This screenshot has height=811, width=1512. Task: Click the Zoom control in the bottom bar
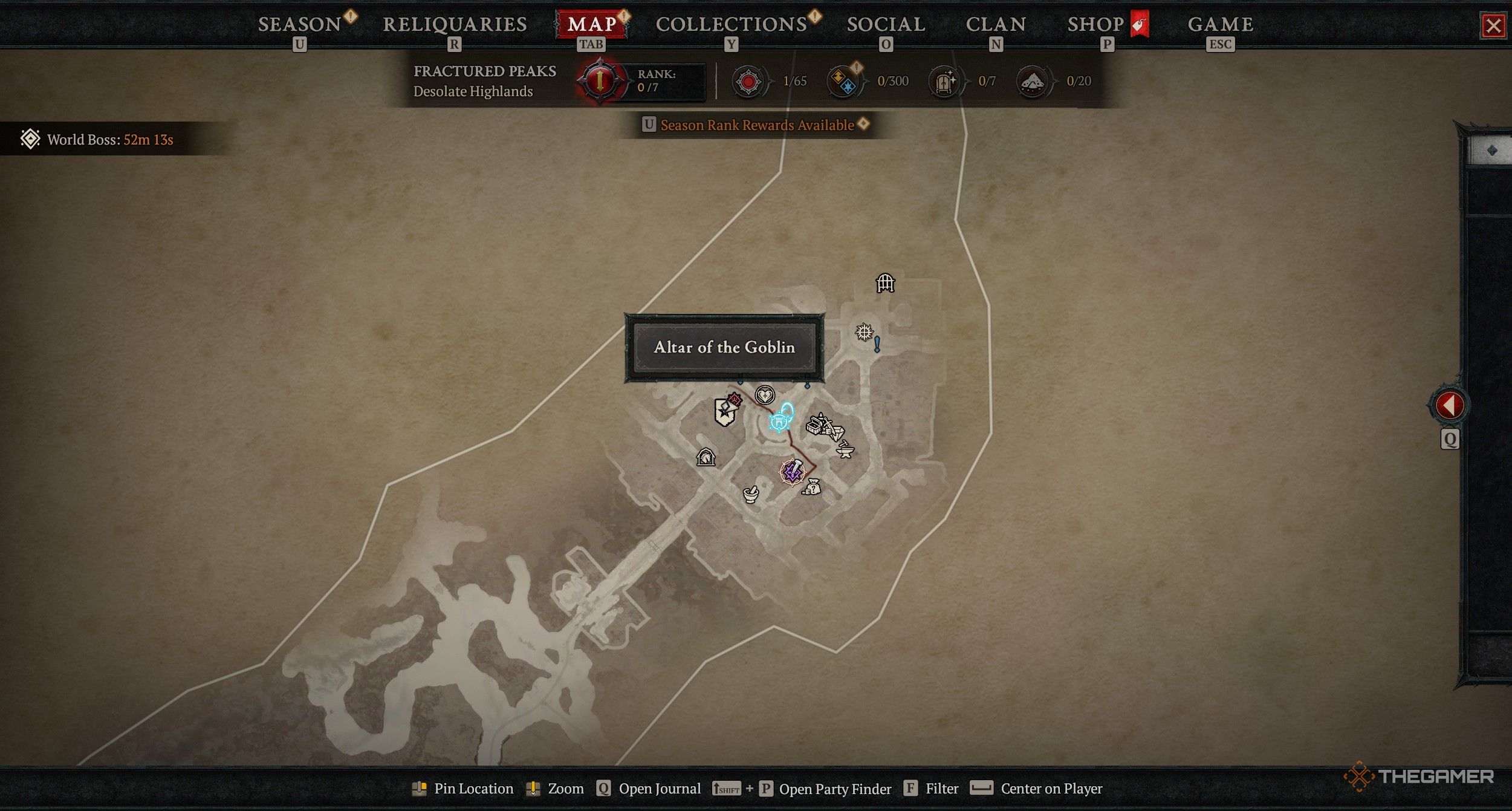[x=555, y=789]
